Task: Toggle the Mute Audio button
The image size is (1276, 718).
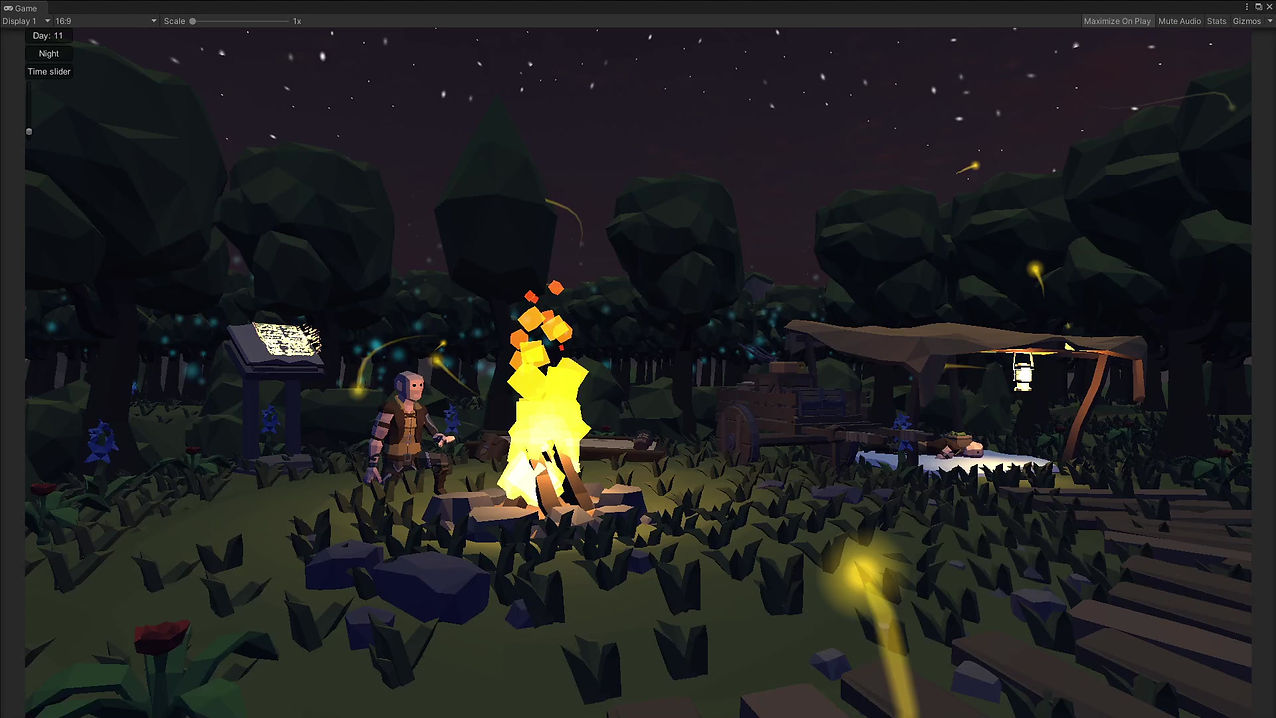Action: coord(1179,21)
